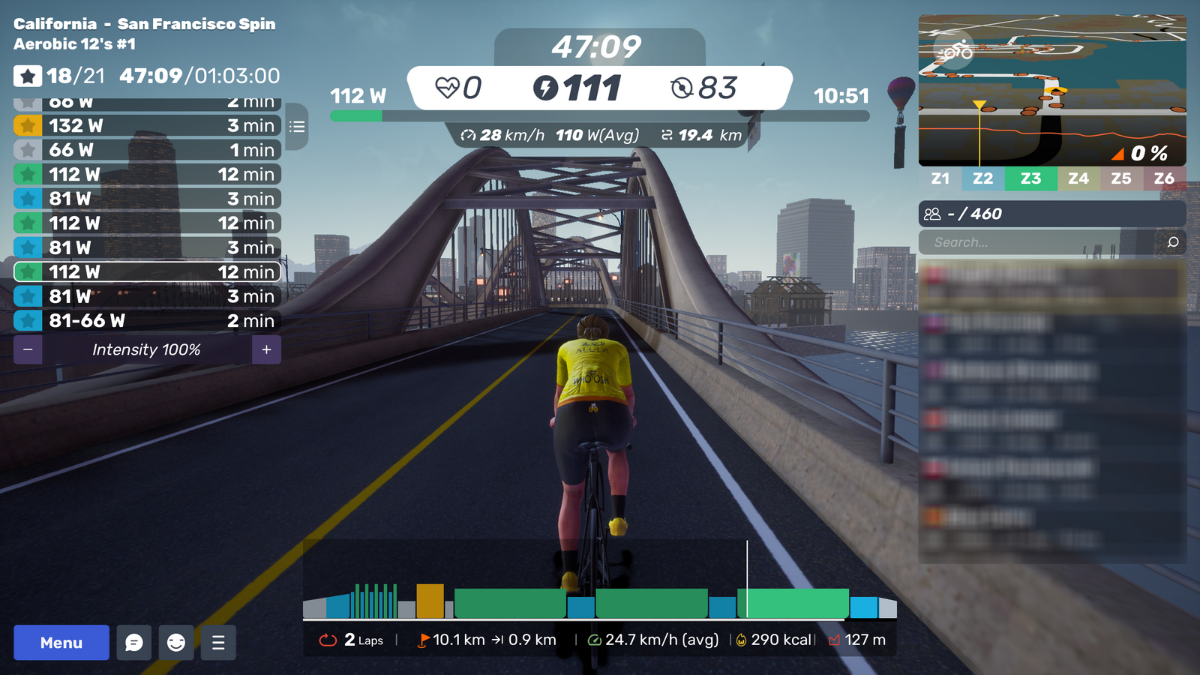Screen dimensions: 1200x675
Task: Click the orange block in workout graph
Action: pos(430,601)
